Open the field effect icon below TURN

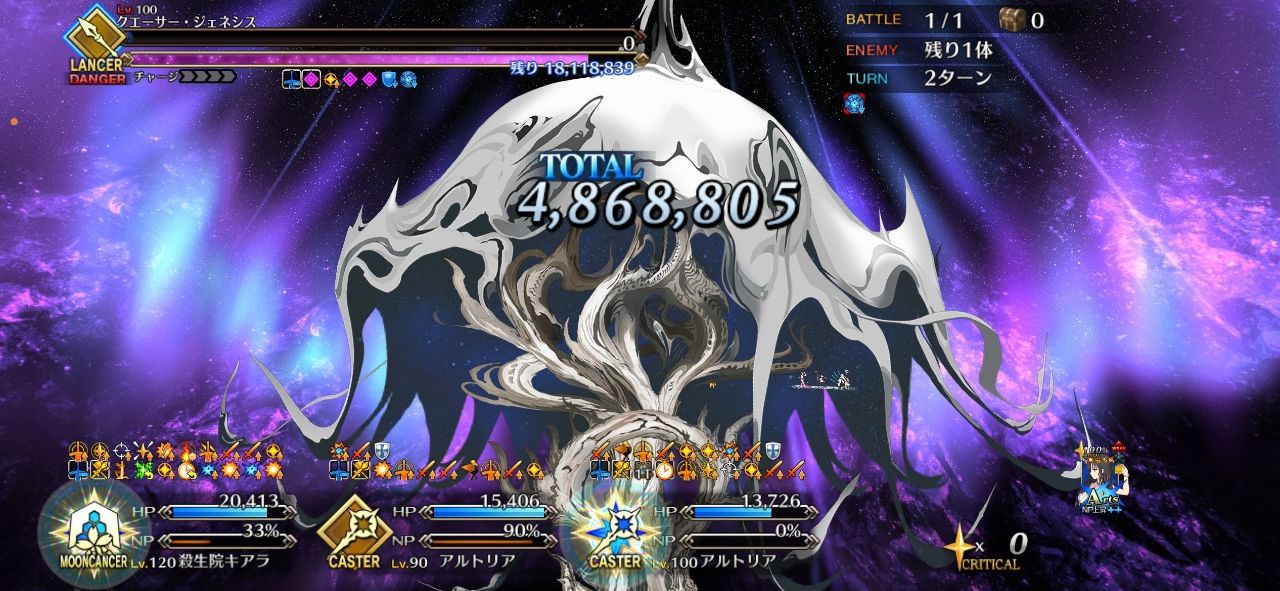click(x=855, y=103)
